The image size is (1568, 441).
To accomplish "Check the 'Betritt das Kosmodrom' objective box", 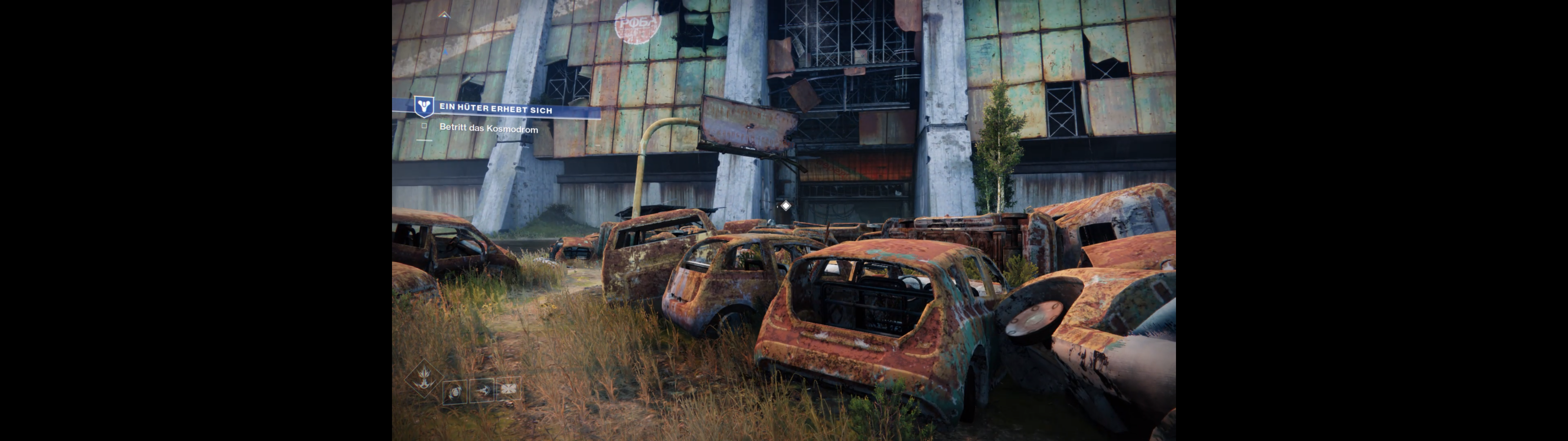I will tap(424, 126).
